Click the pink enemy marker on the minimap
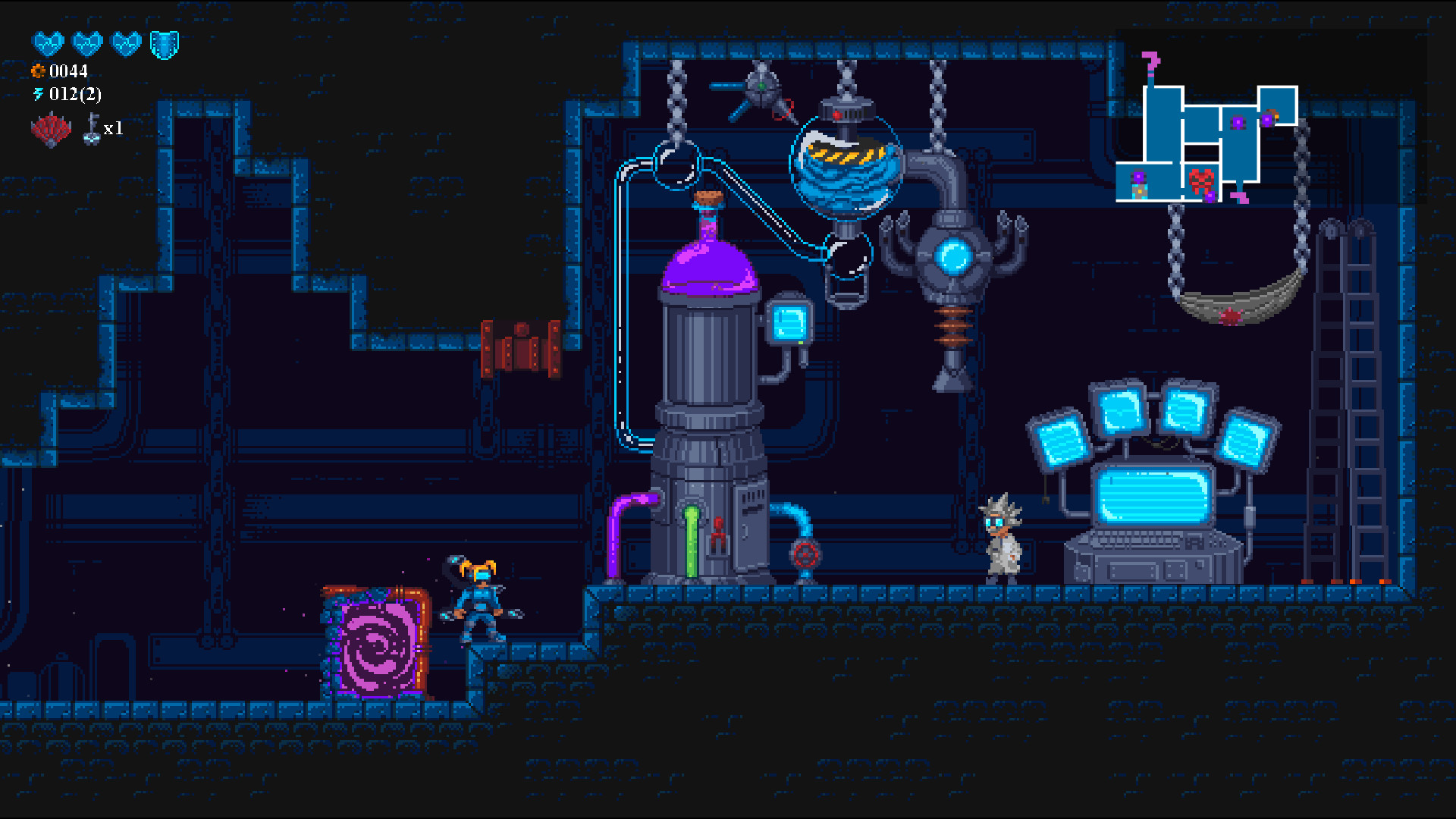This screenshot has width=1456, height=819. (1239, 199)
